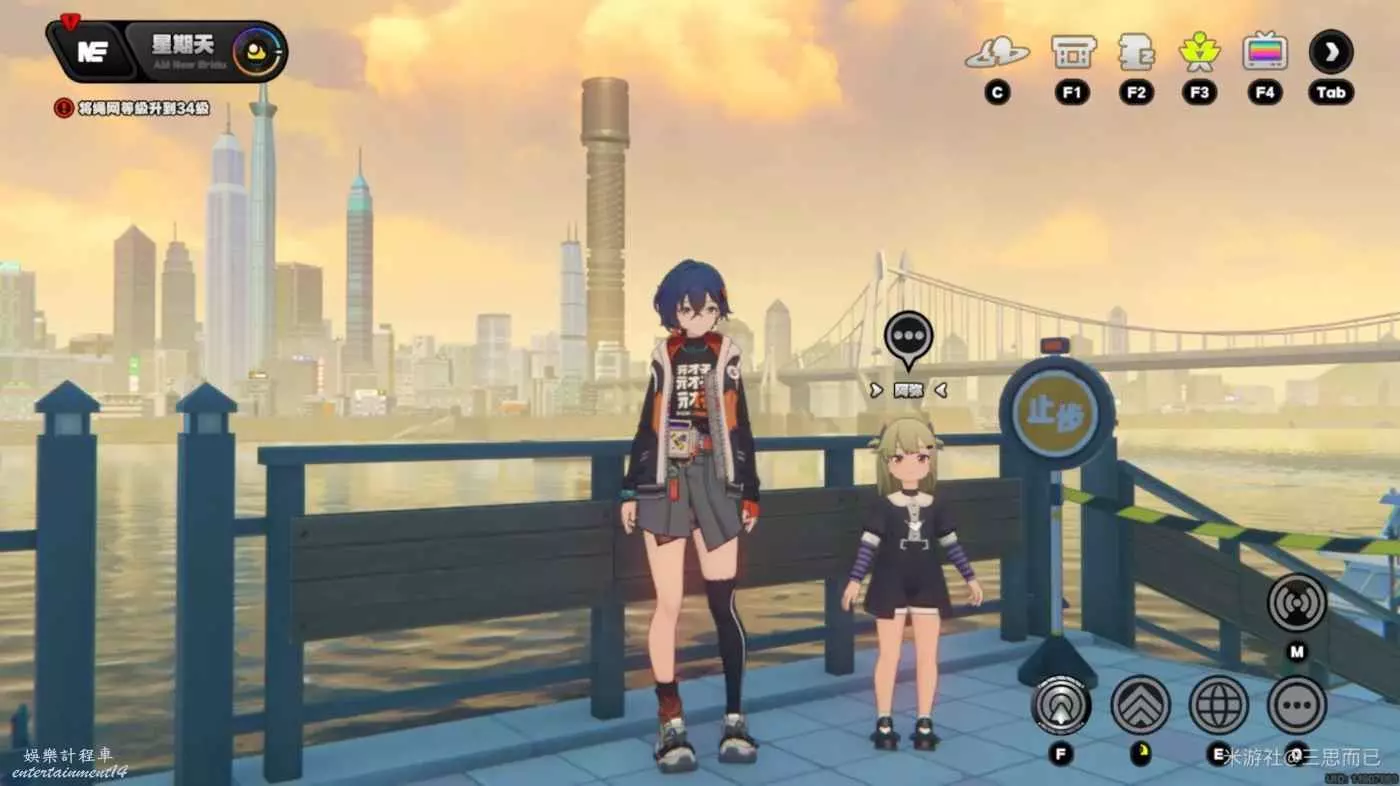Activate the upward-arrow interact button

(1060, 705)
